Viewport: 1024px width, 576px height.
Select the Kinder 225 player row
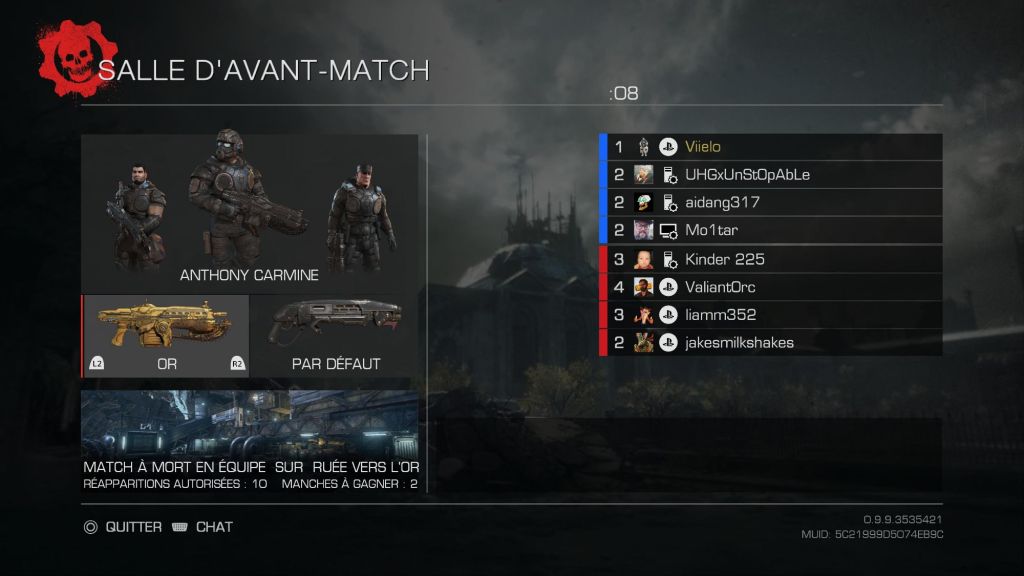click(770, 259)
